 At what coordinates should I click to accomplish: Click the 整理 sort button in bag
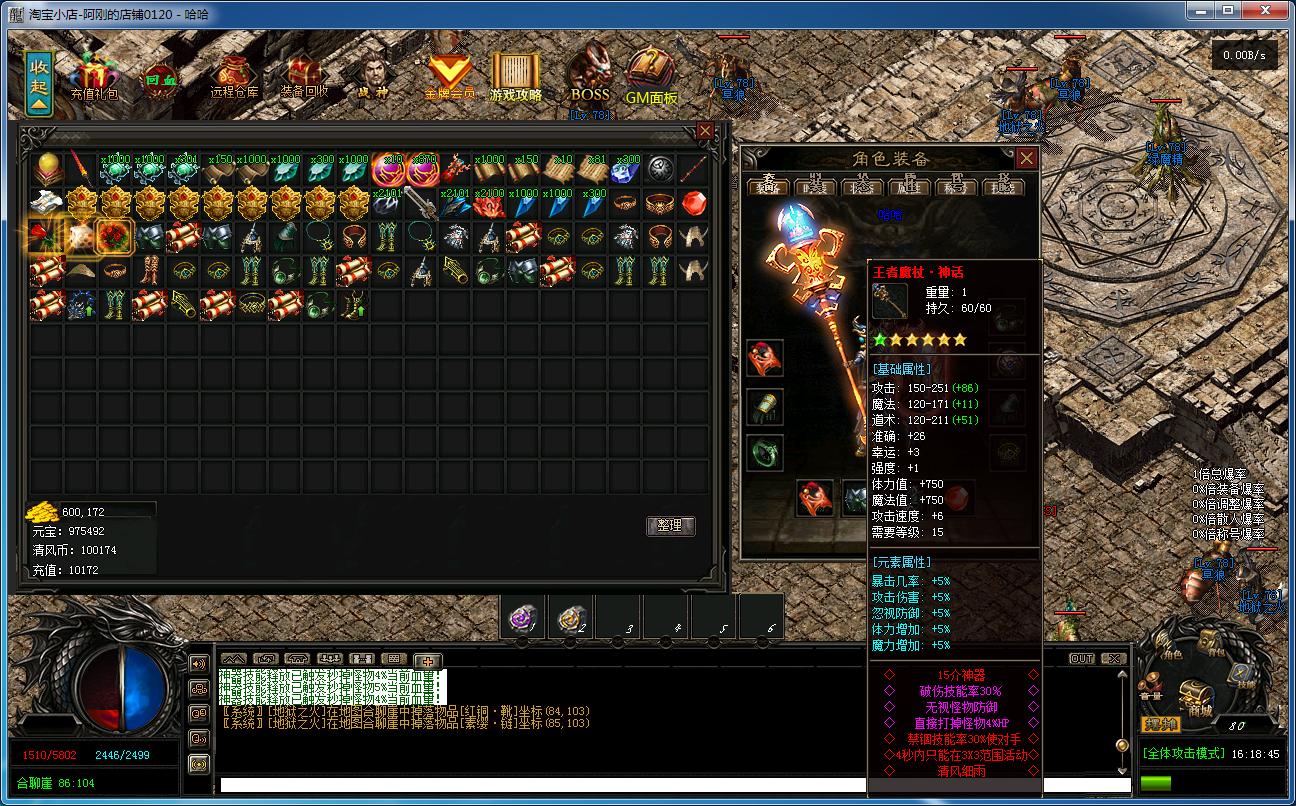point(670,525)
